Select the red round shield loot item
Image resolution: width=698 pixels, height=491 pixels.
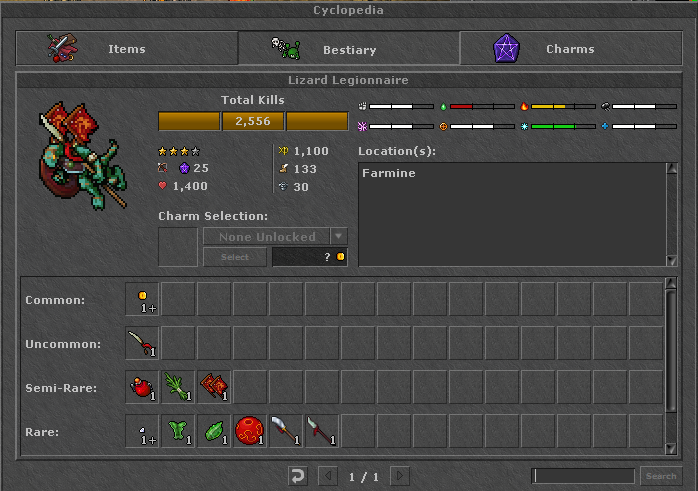[250, 431]
